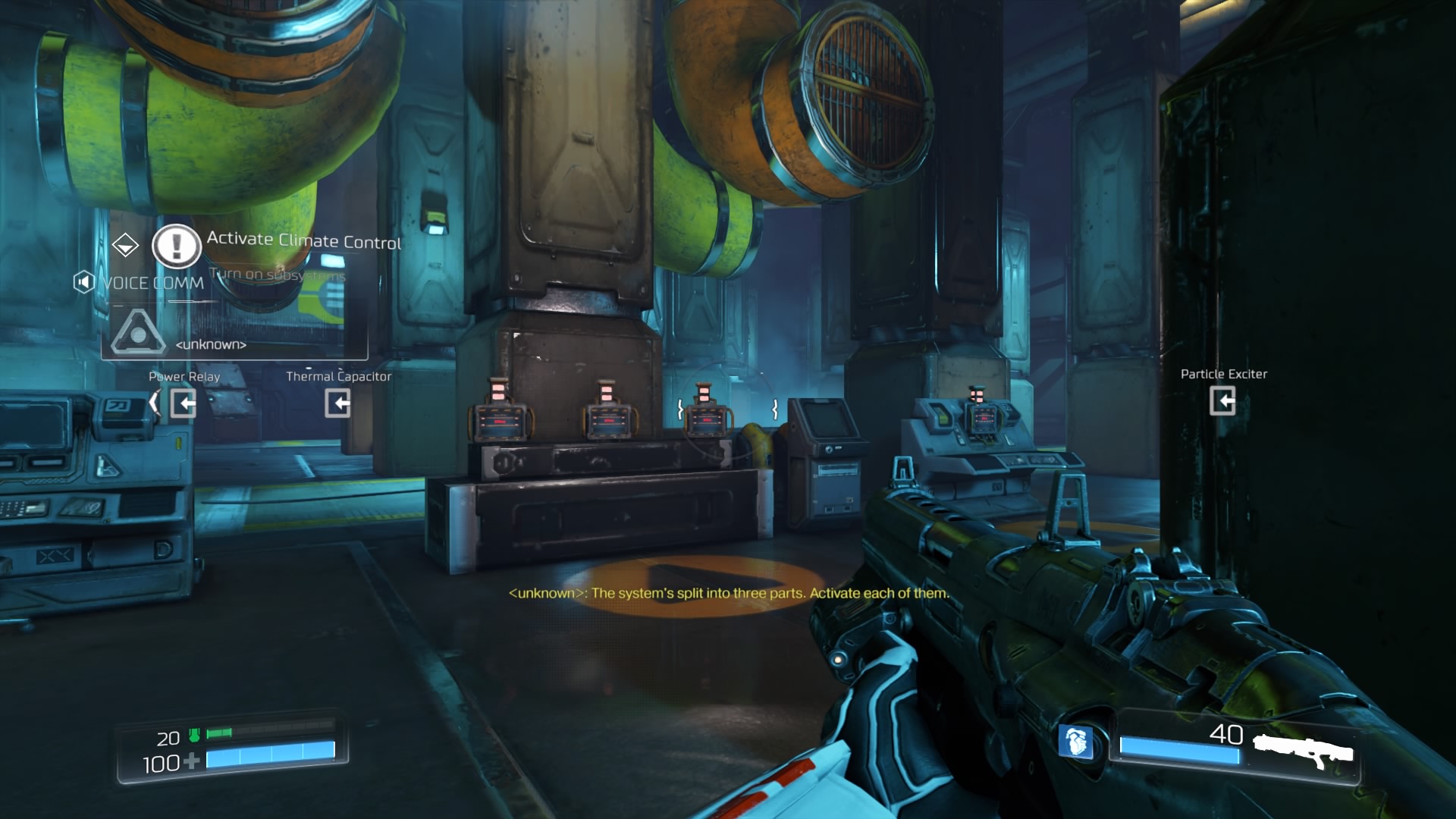Screen dimensions: 1456x819
Task: Click the diamond objective tracker icon
Action: click(125, 245)
